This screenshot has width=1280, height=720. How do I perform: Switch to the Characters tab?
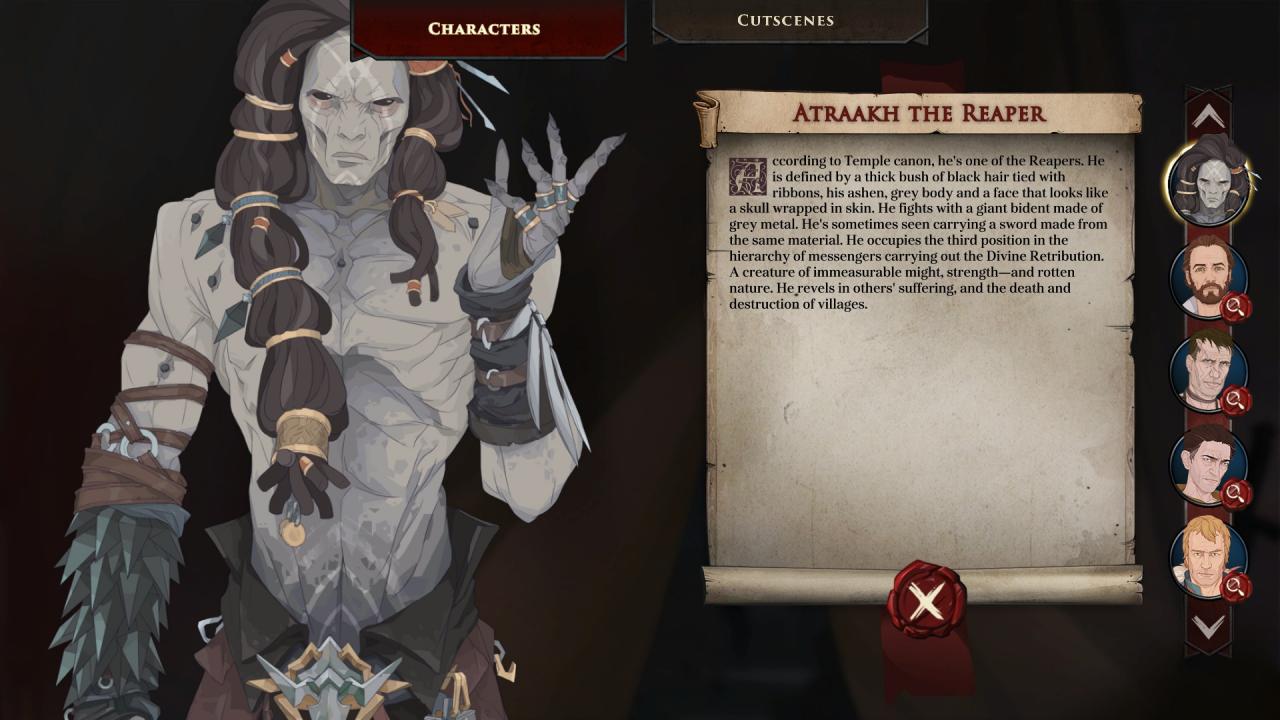485,28
